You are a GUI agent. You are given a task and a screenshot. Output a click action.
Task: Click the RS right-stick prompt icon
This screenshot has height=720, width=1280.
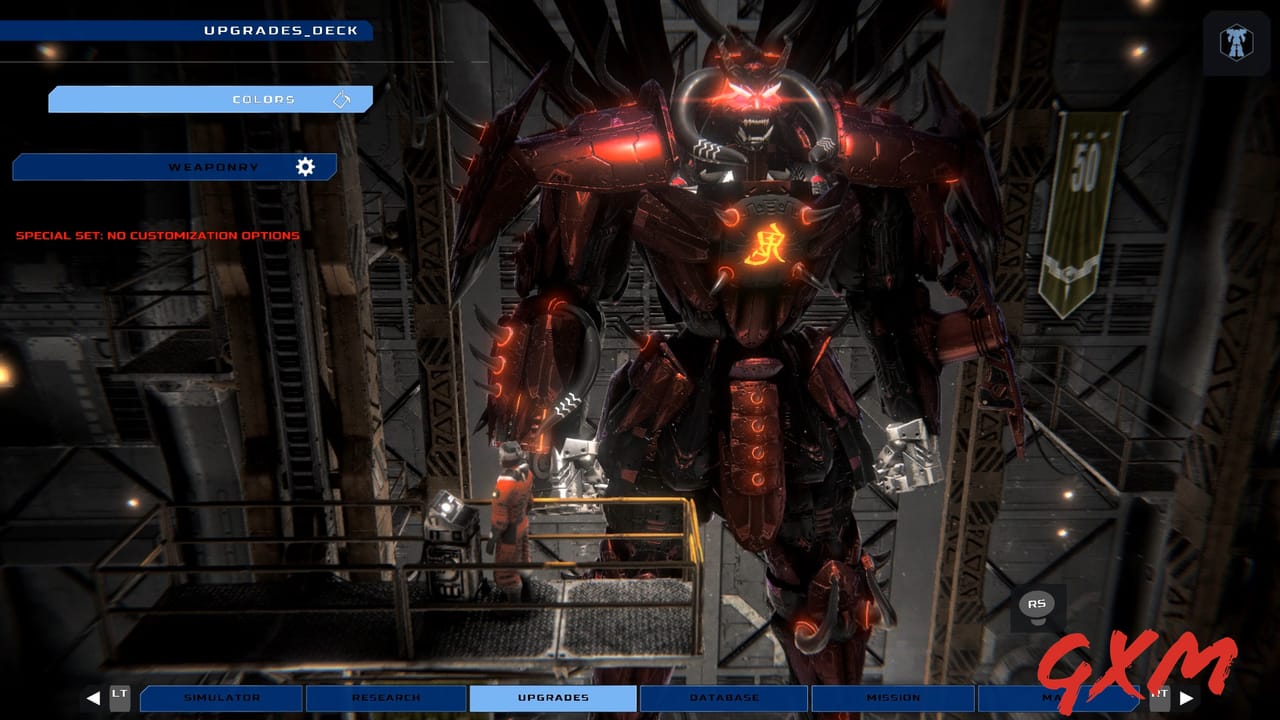(1037, 602)
